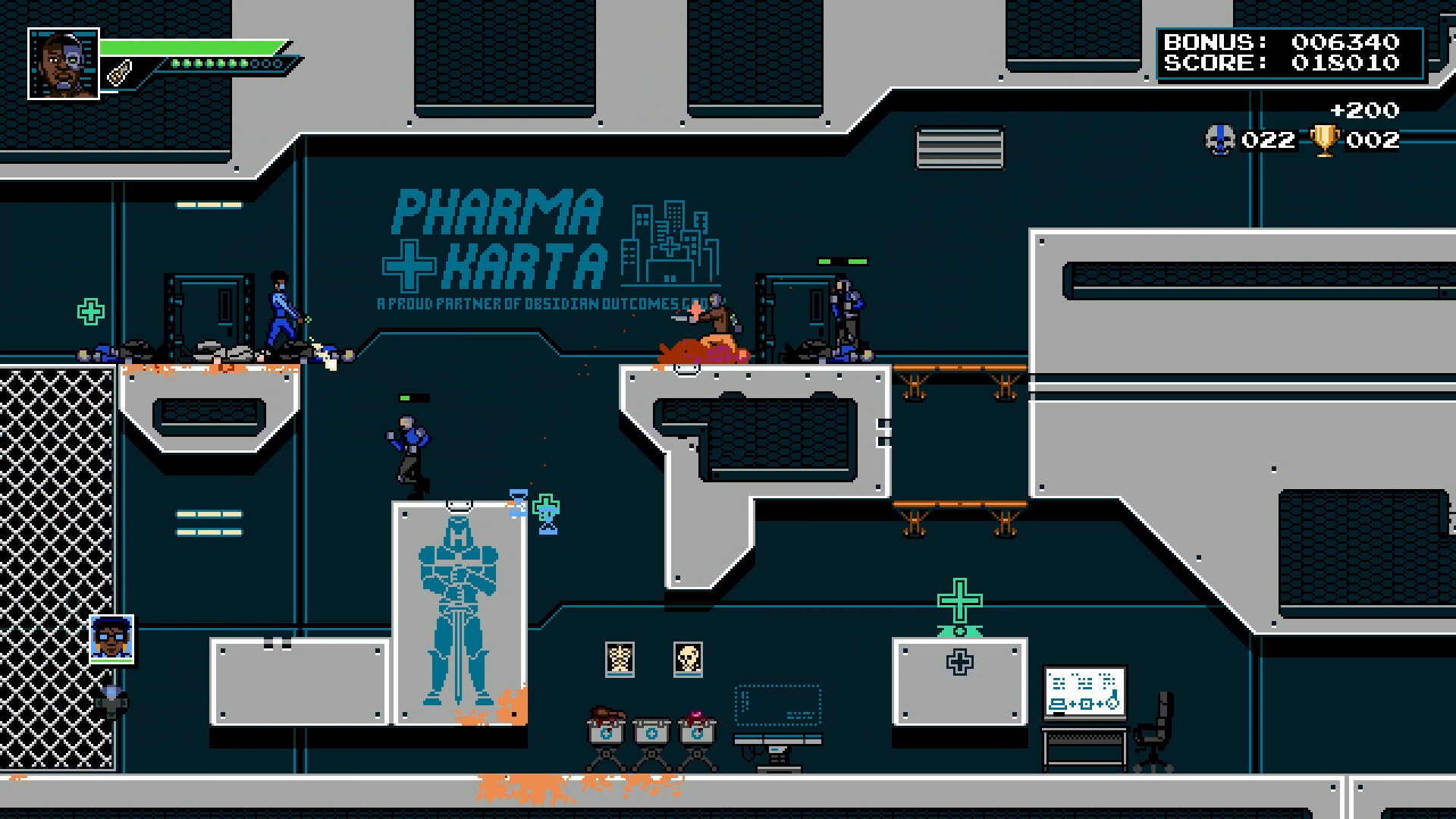The width and height of the screenshot is (1456, 819).
Task: Pick up the green health cross on the left wall
Action: (x=90, y=311)
